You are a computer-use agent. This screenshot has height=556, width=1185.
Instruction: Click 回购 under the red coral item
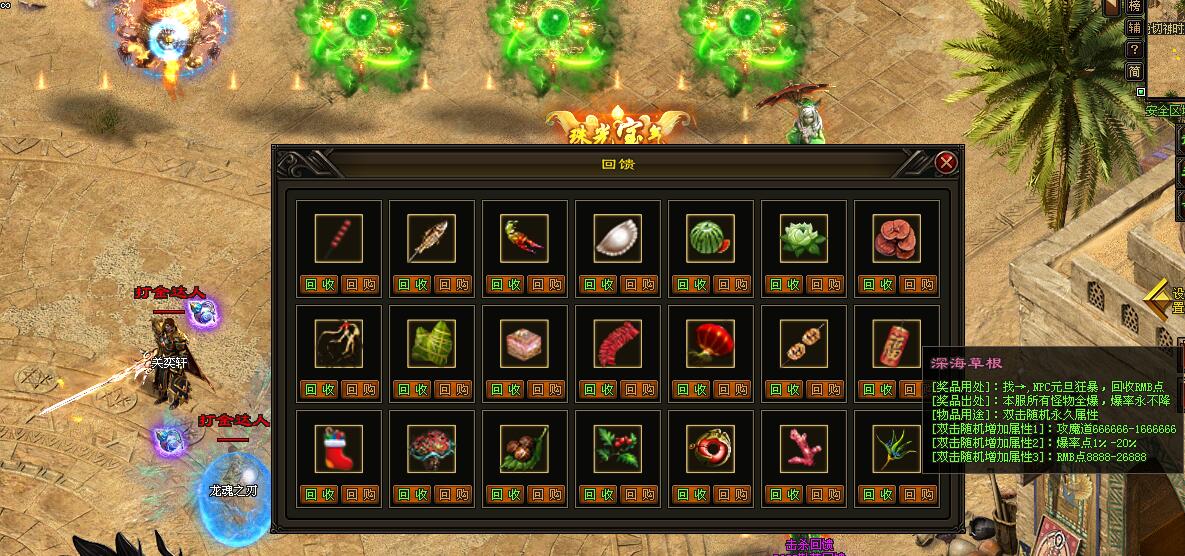[826, 494]
